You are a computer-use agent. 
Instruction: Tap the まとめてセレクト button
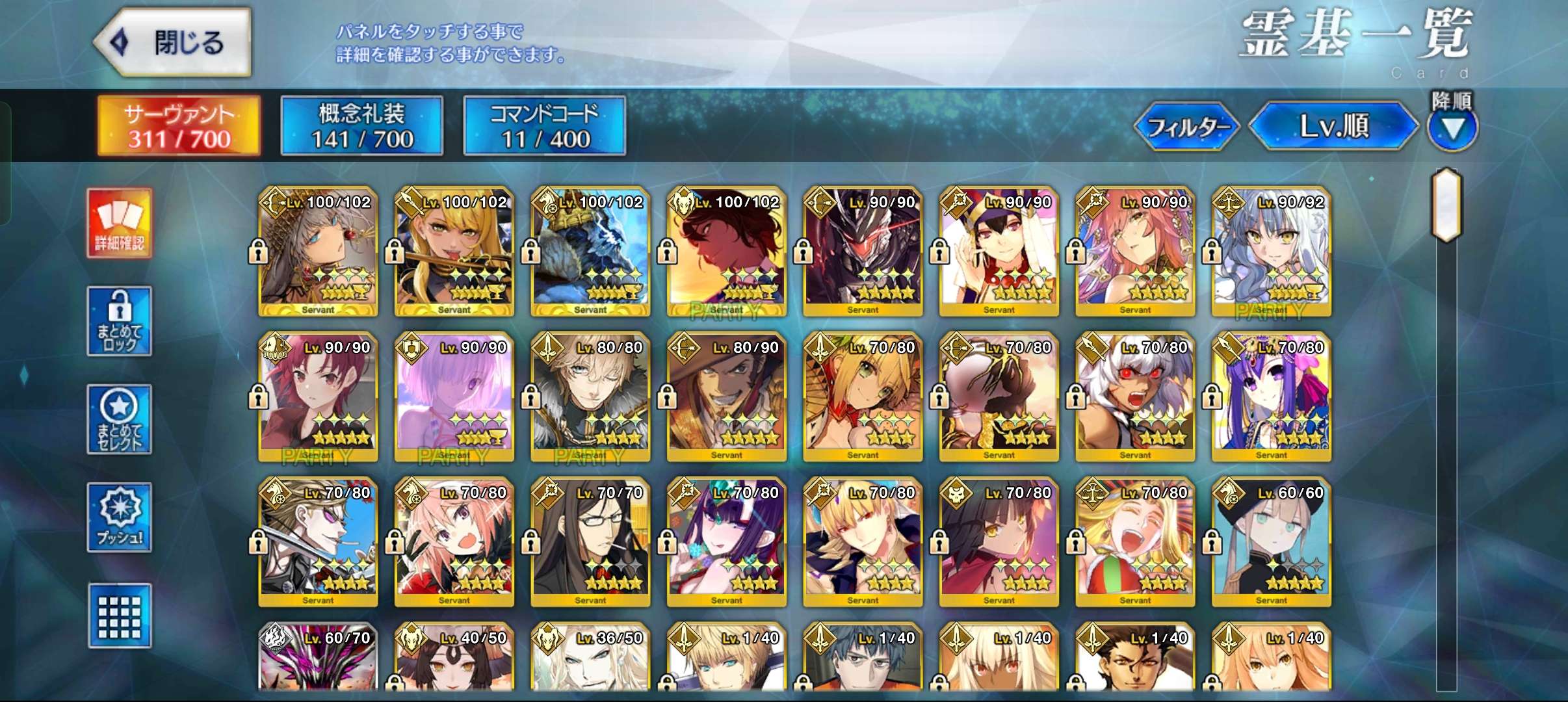[x=120, y=419]
